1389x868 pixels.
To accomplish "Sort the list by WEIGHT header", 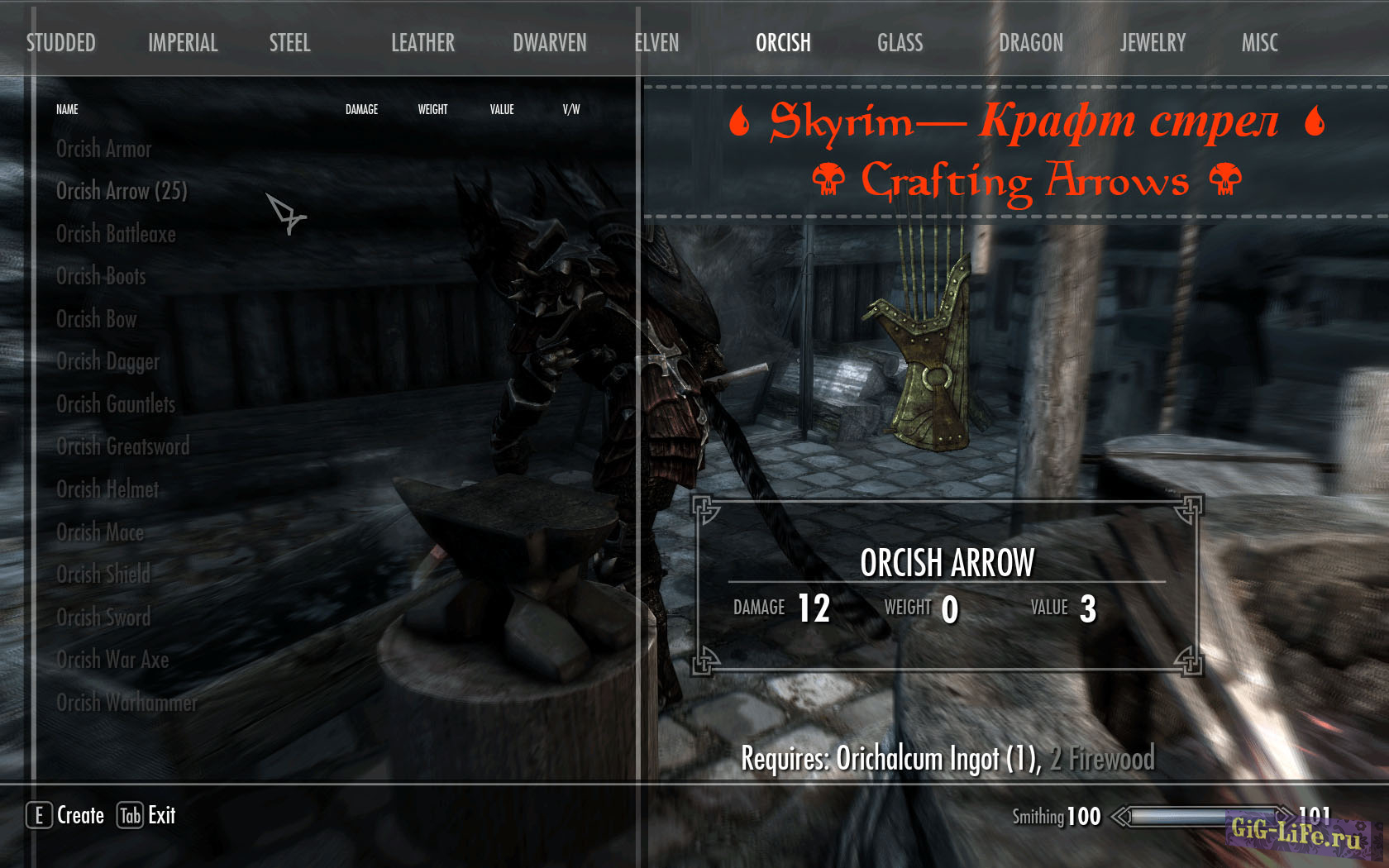I will click(432, 108).
